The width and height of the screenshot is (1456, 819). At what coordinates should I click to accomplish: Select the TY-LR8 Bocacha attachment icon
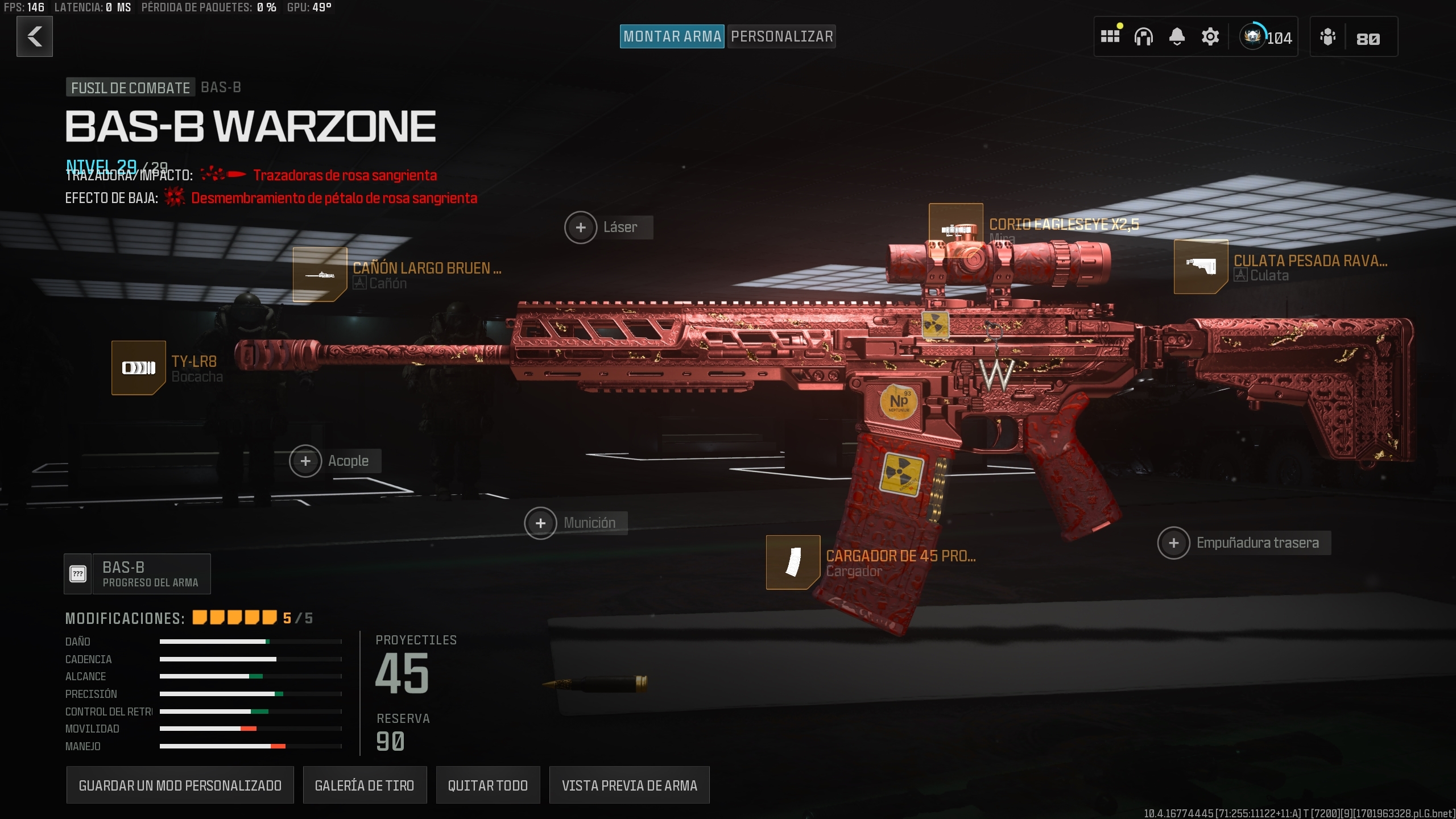point(138,367)
